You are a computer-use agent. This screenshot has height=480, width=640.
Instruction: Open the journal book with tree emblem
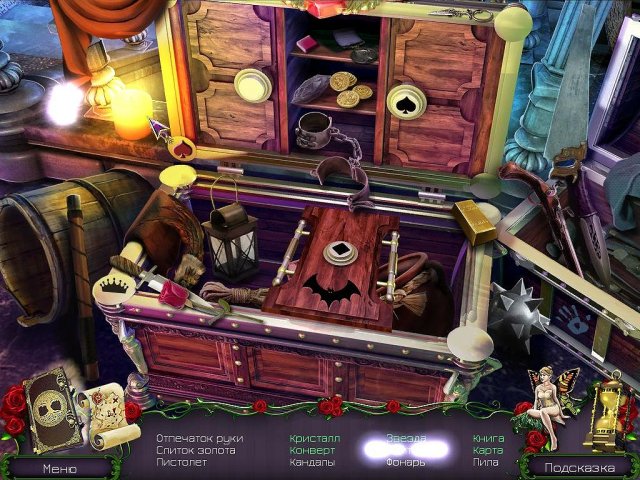coord(46,412)
